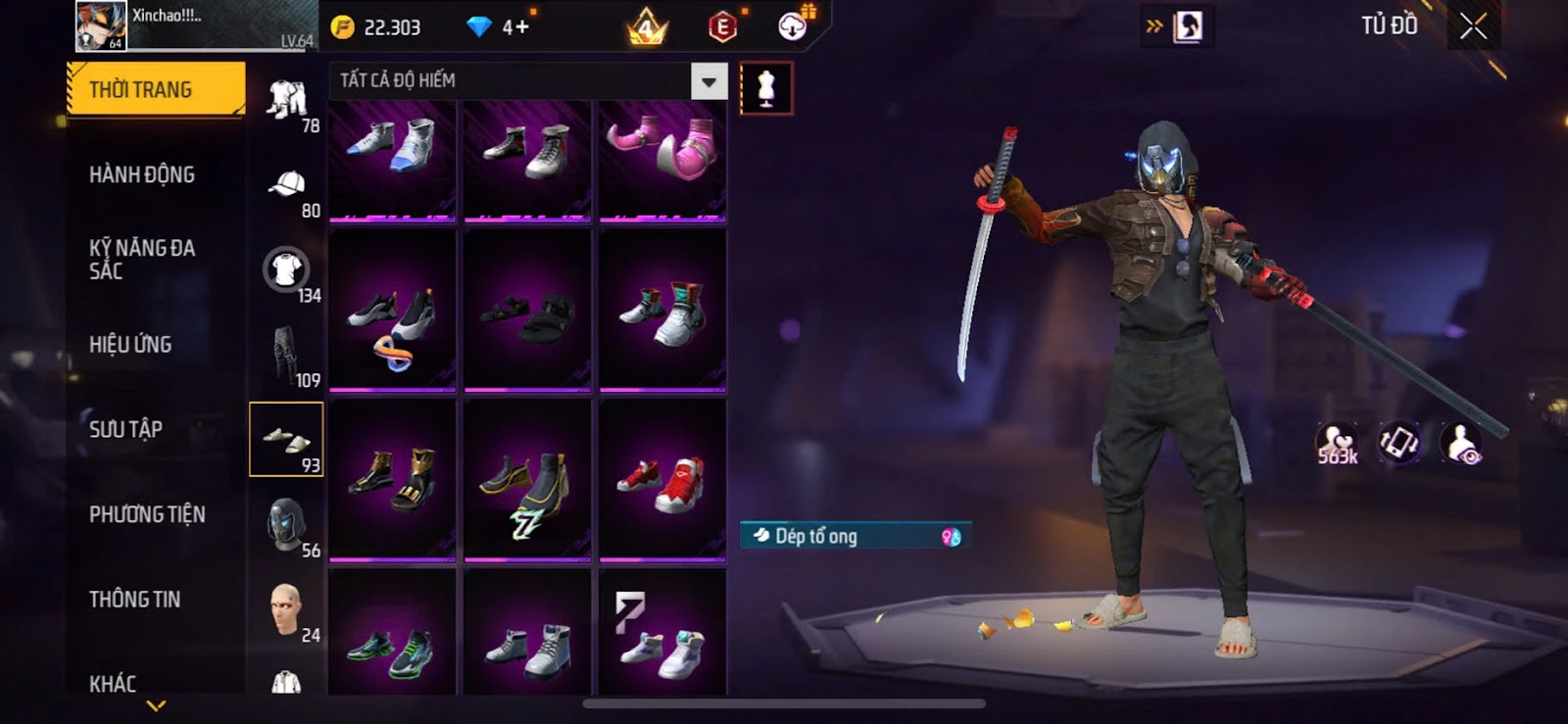Select the full outfit set category
The height and width of the screenshot is (724, 1568).
(x=286, y=100)
